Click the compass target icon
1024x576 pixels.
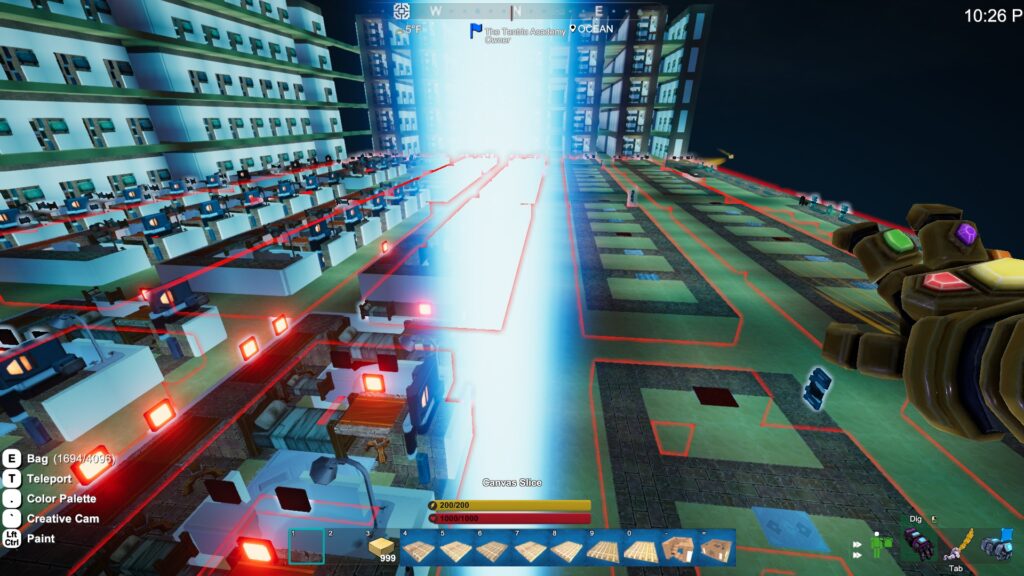coord(401,11)
